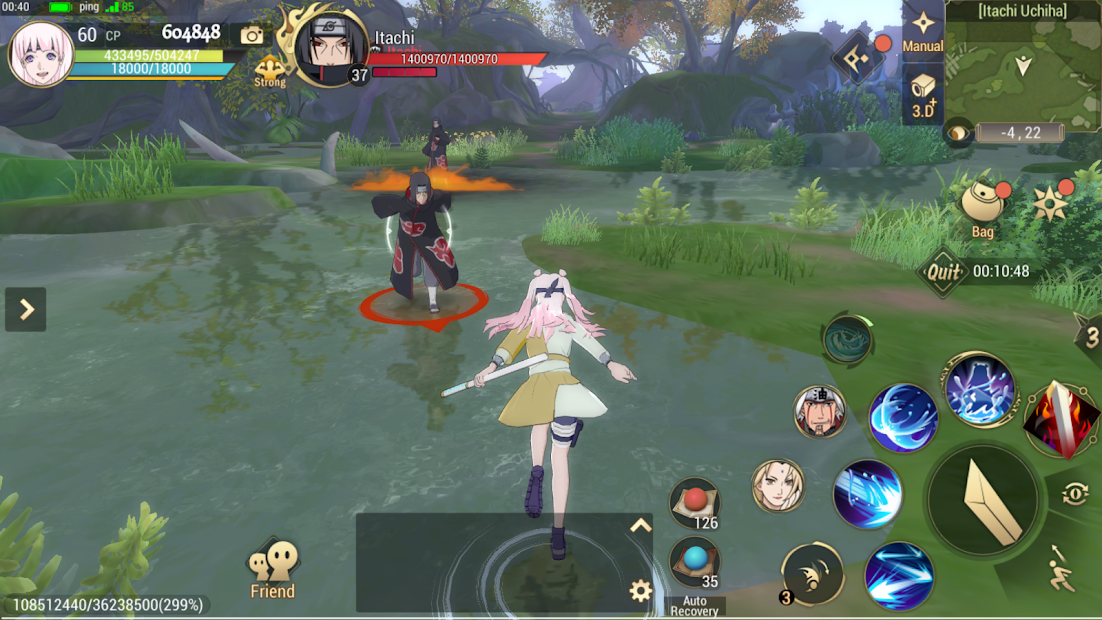Quit the battle instance
This screenshot has width=1102, height=620.
pos(943,271)
